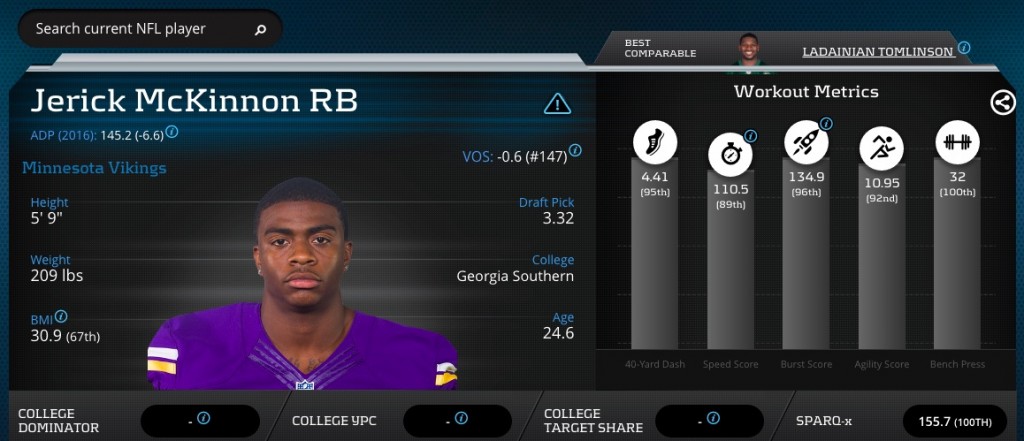Show info beside Best Comparable name
Viewport: 1024px width, 441px height.
point(964,47)
